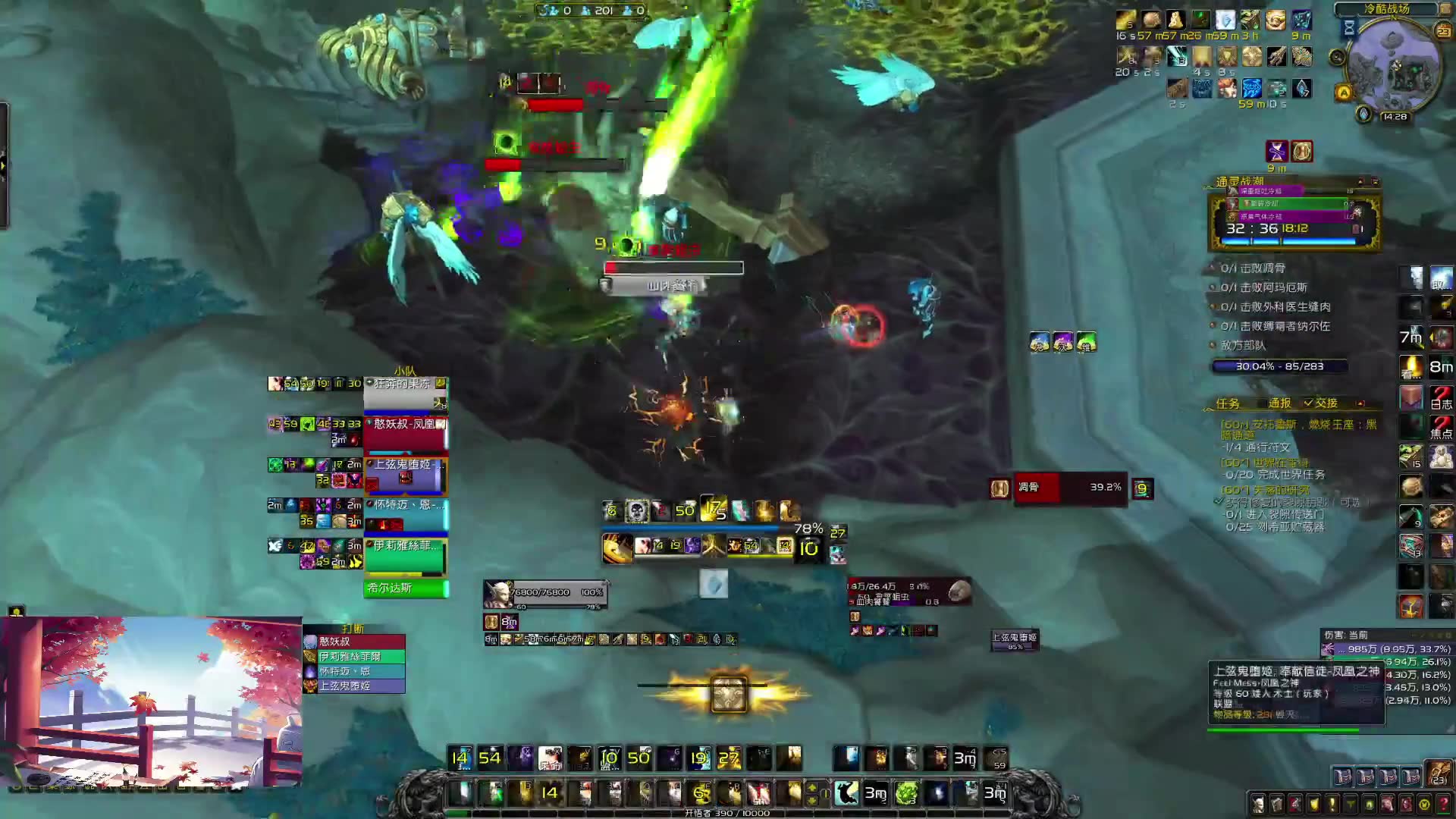Select 憨妖叔 row in the 打断 list
Viewport: 1456px width, 819px height.
[x=353, y=642]
